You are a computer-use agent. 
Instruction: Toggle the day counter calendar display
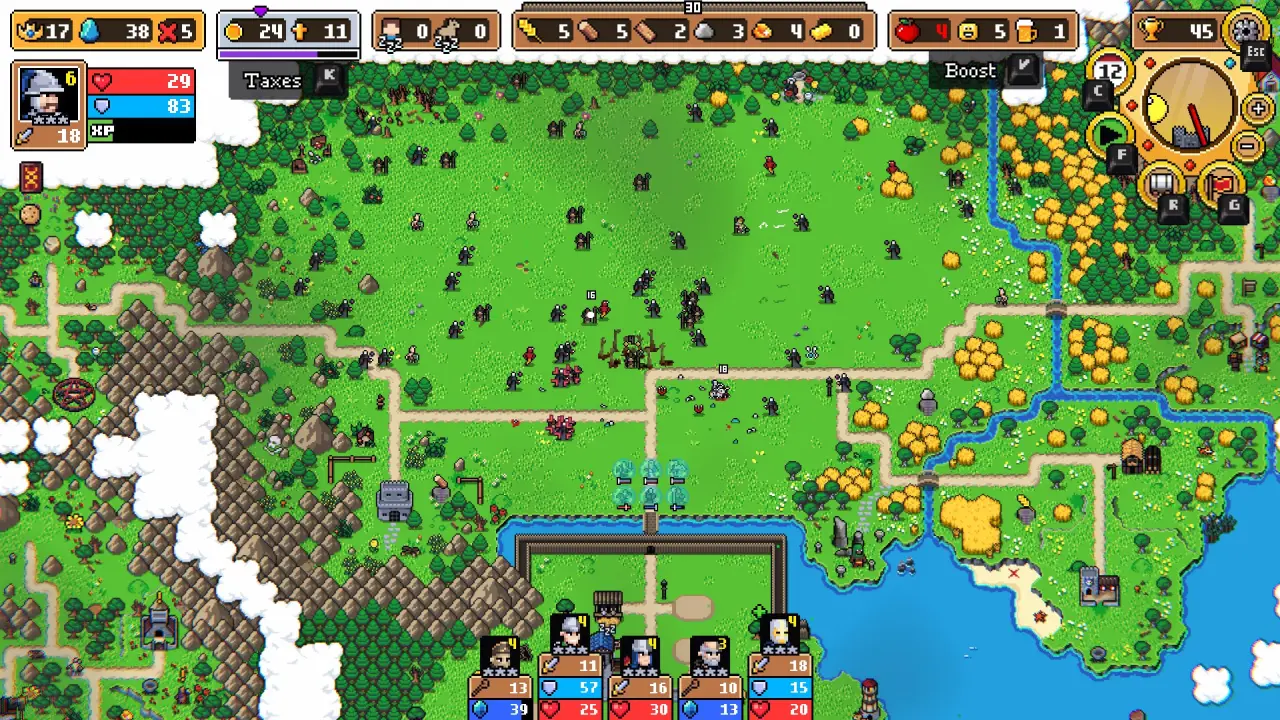pyautogui.click(x=1110, y=70)
